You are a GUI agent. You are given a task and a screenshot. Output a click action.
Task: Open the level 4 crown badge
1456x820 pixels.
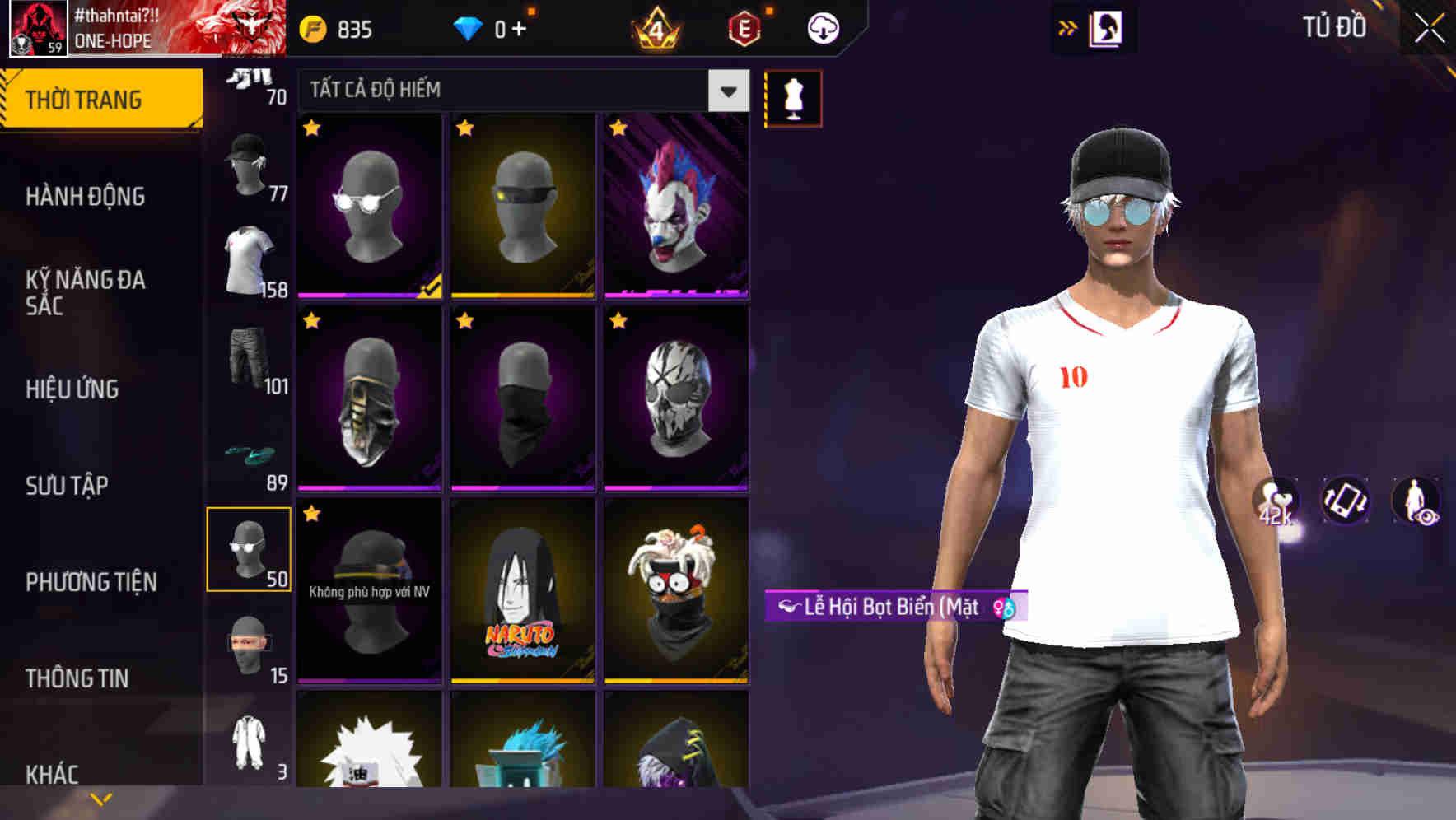(x=659, y=26)
